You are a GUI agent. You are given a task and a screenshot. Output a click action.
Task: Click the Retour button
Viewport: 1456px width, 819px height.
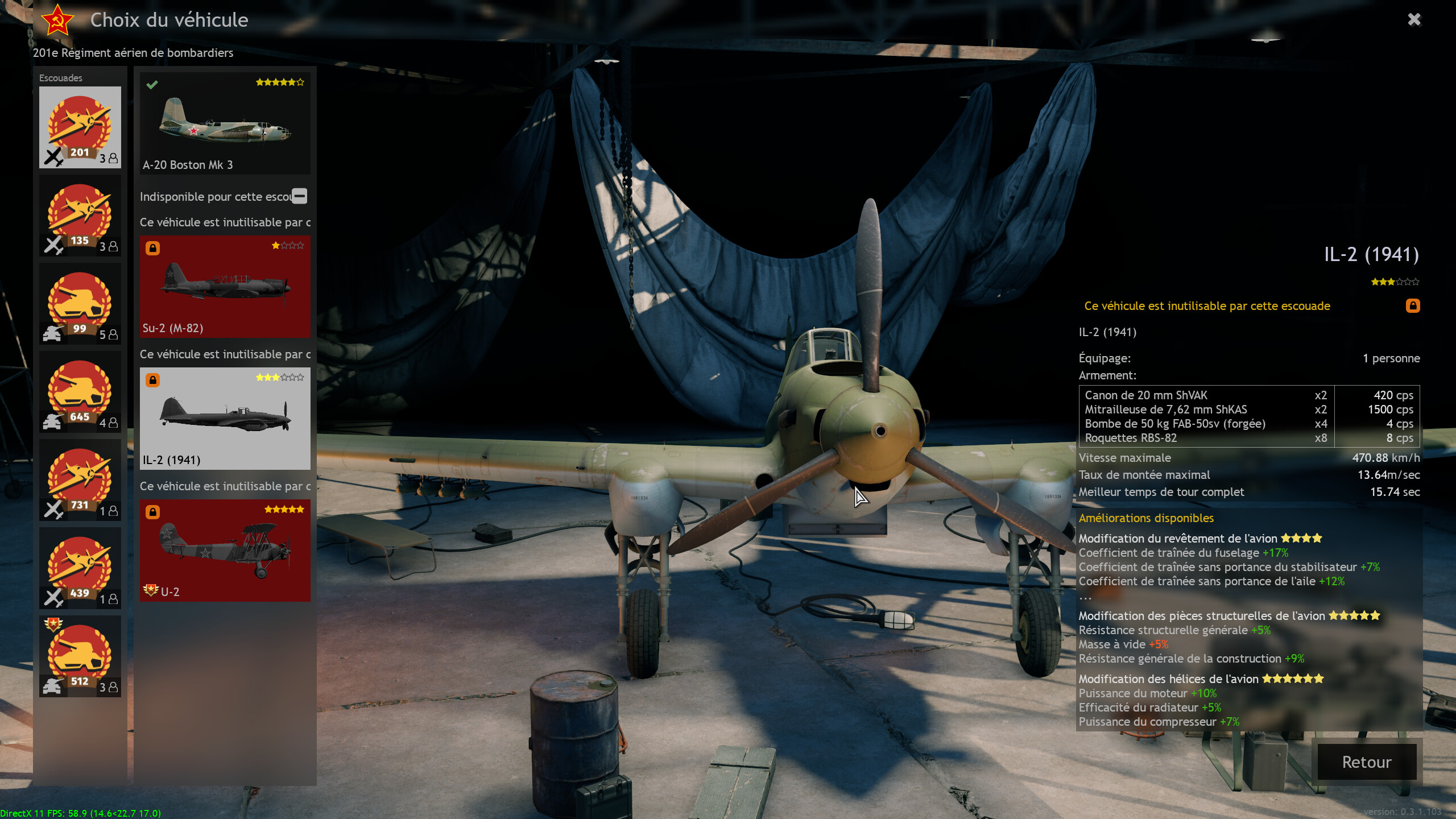(1366, 762)
